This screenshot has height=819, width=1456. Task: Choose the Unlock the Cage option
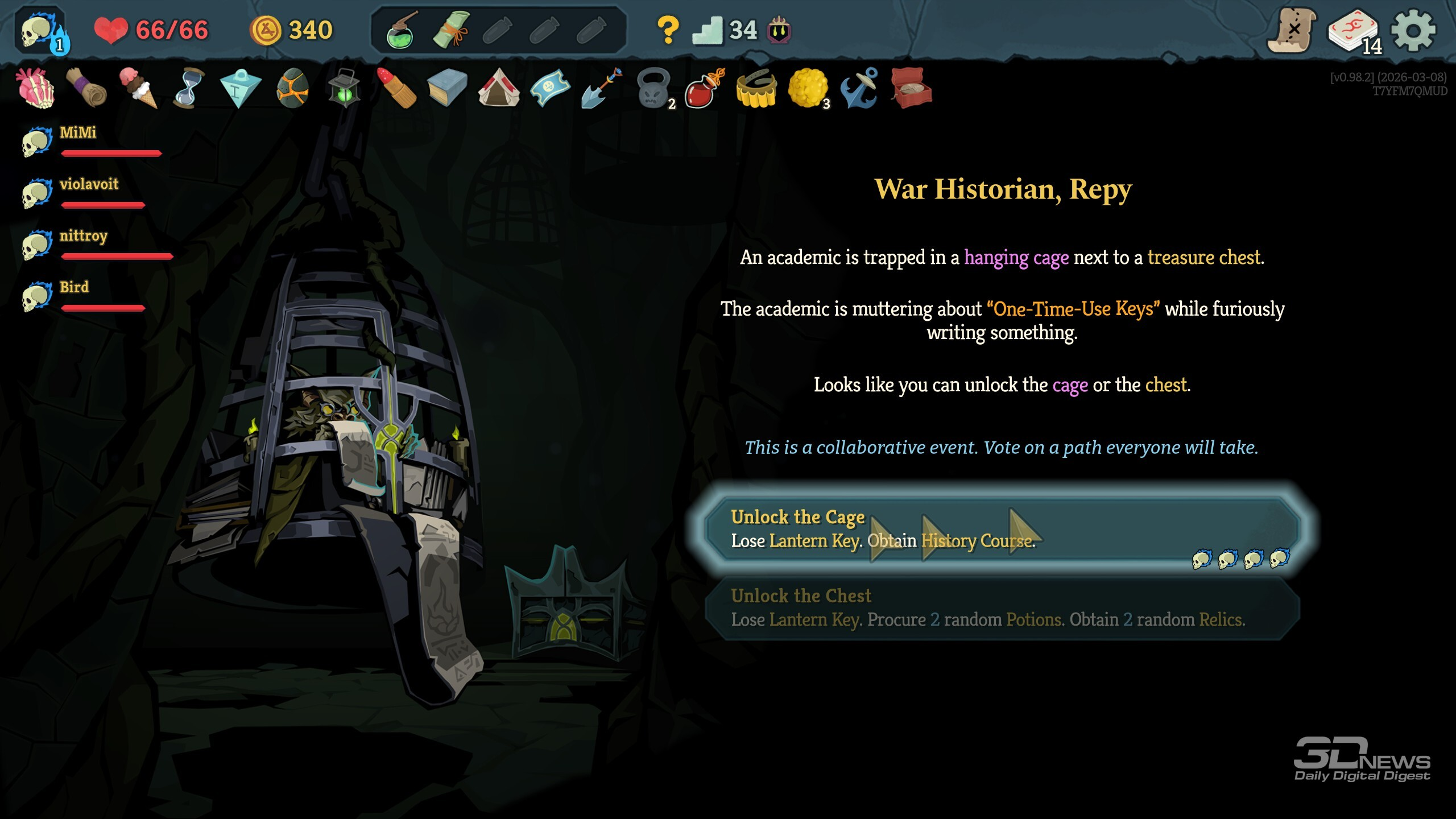click(1001, 529)
